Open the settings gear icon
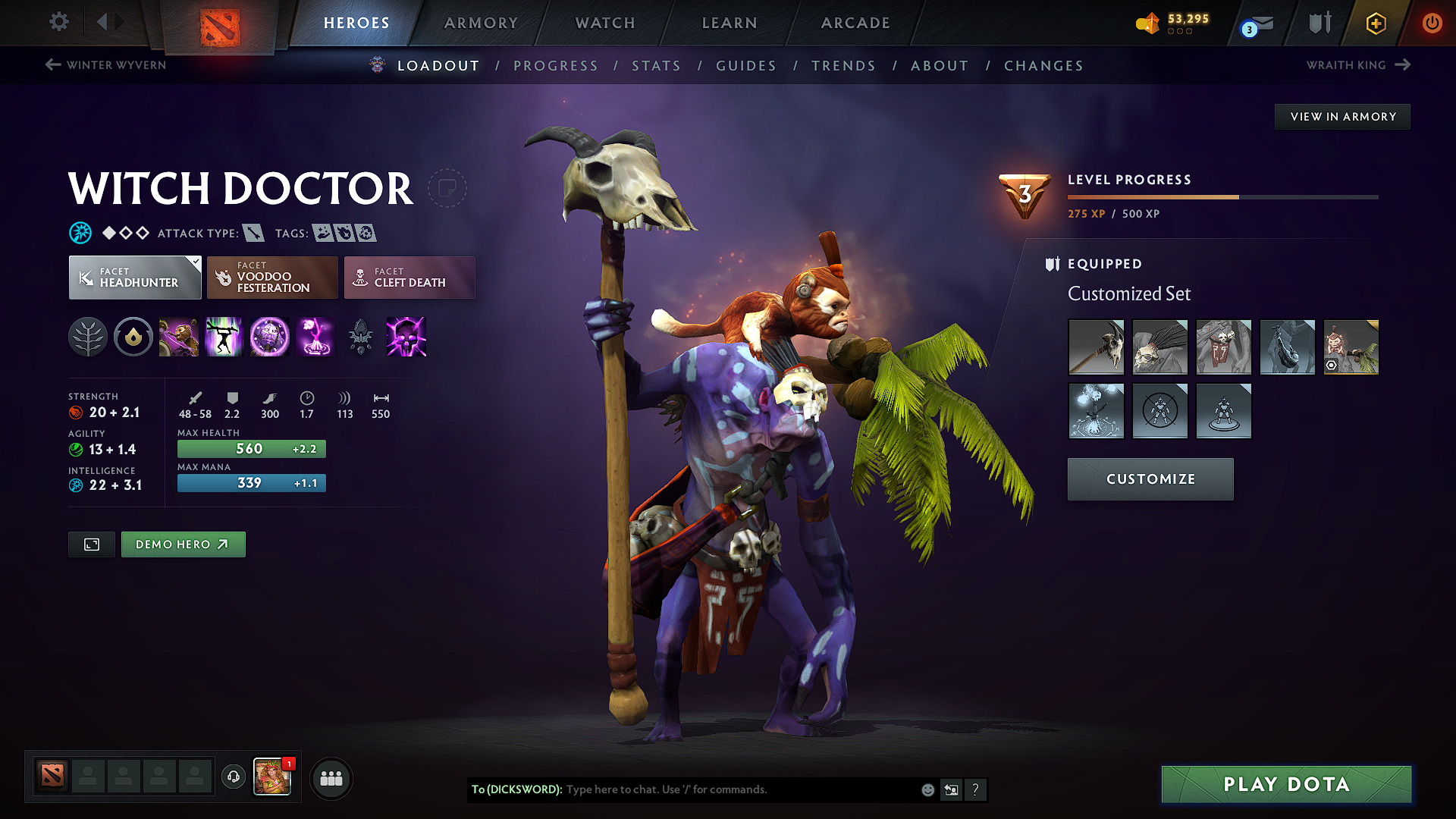Image resolution: width=1456 pixels, height=819 pixels. (x=58, y=22)
